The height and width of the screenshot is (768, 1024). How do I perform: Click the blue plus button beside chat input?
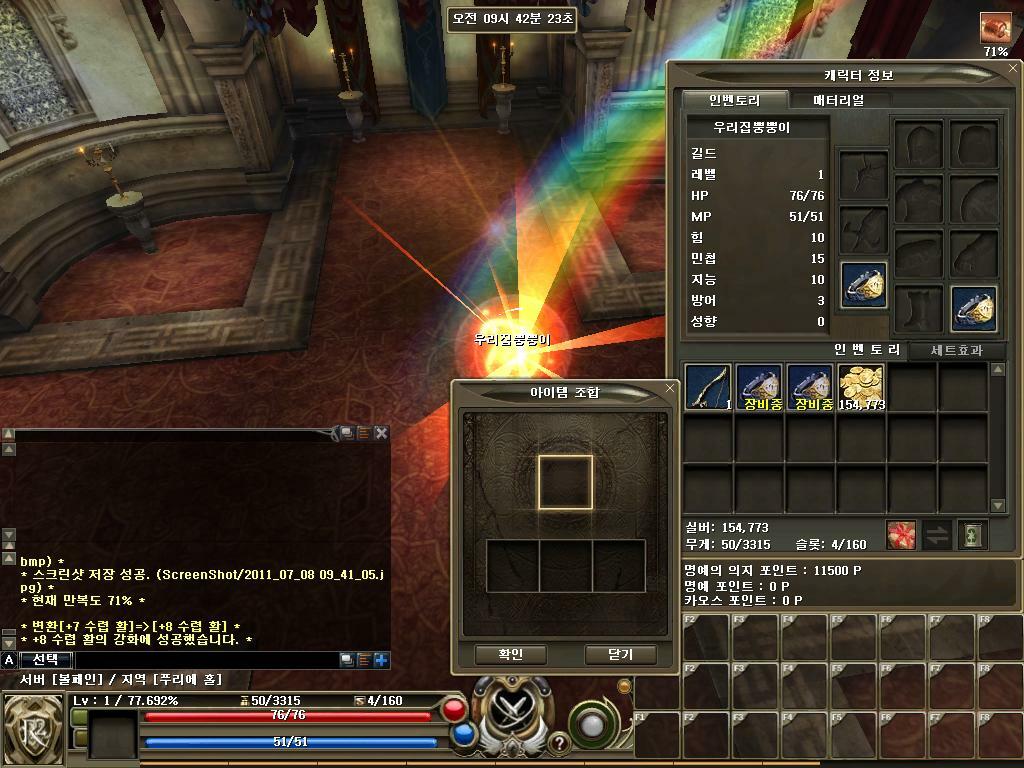coord(381,660)
